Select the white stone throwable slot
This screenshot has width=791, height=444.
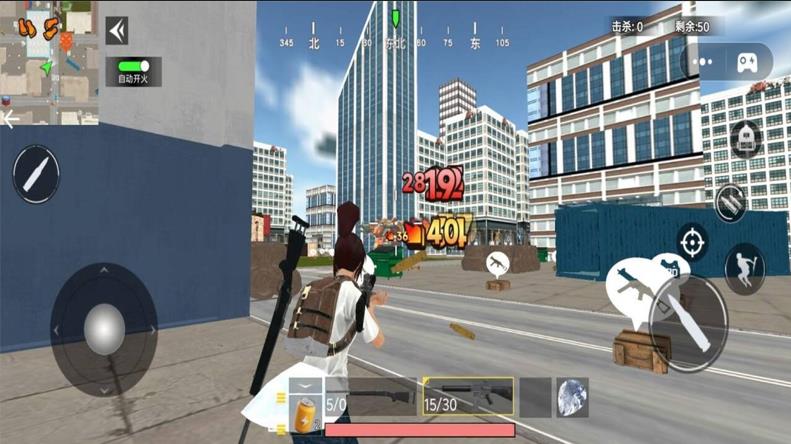coord(572,396)
